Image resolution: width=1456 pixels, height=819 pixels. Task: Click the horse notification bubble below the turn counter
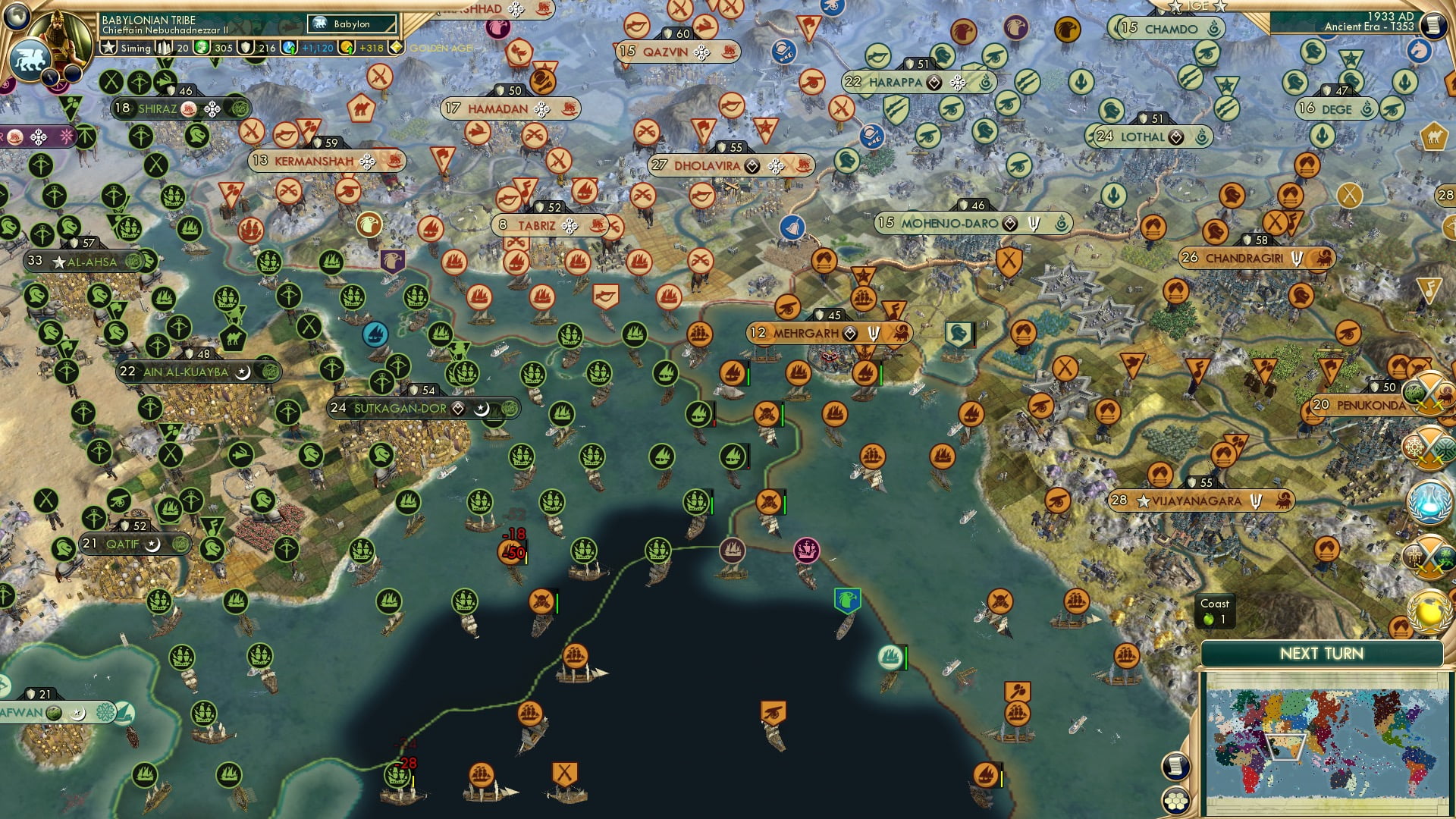1420,52
